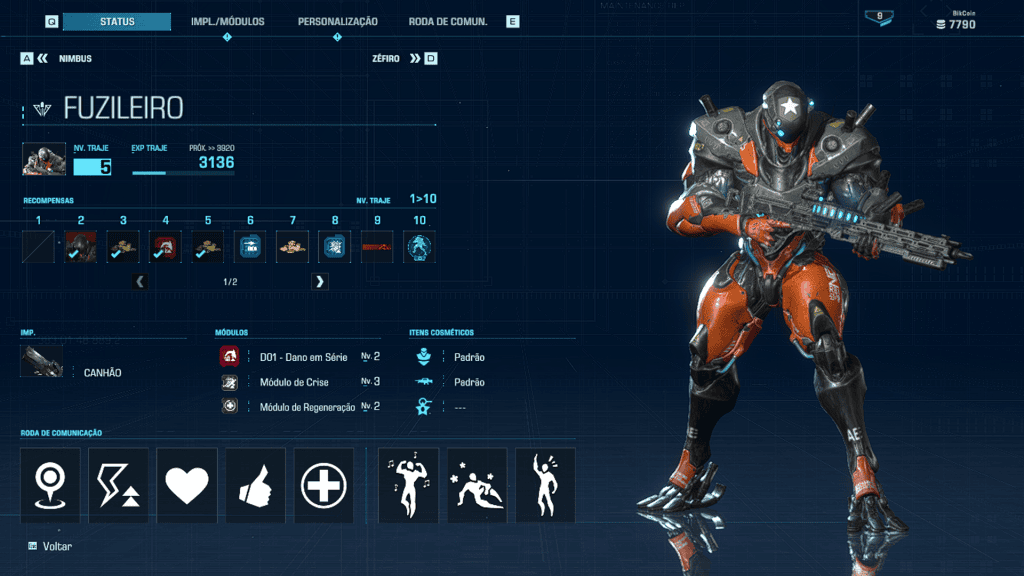Switch to the Status tab
Viewport: 1024px width, 576px height.
117,21
